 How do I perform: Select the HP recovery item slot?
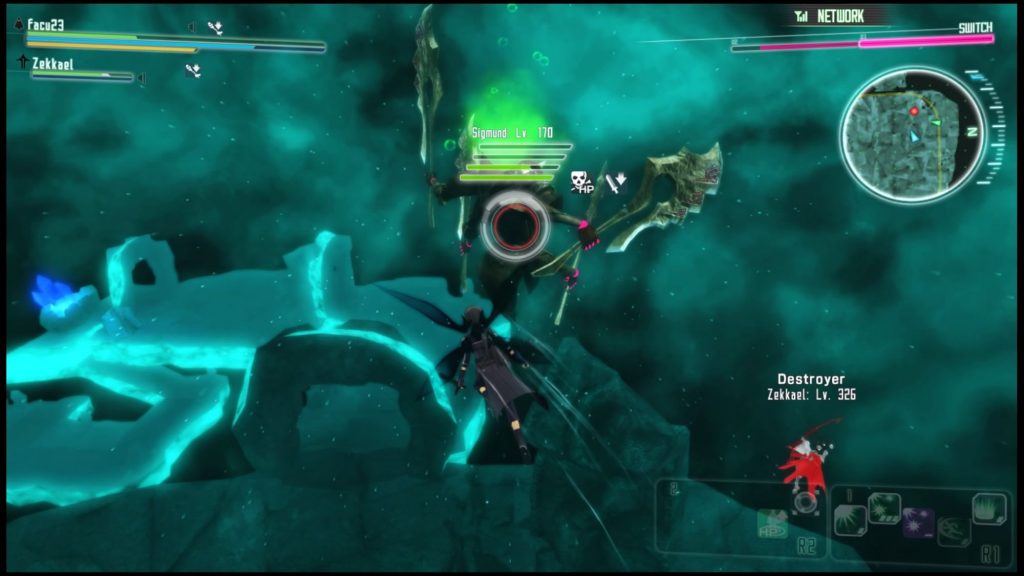(x=771, y=522)
